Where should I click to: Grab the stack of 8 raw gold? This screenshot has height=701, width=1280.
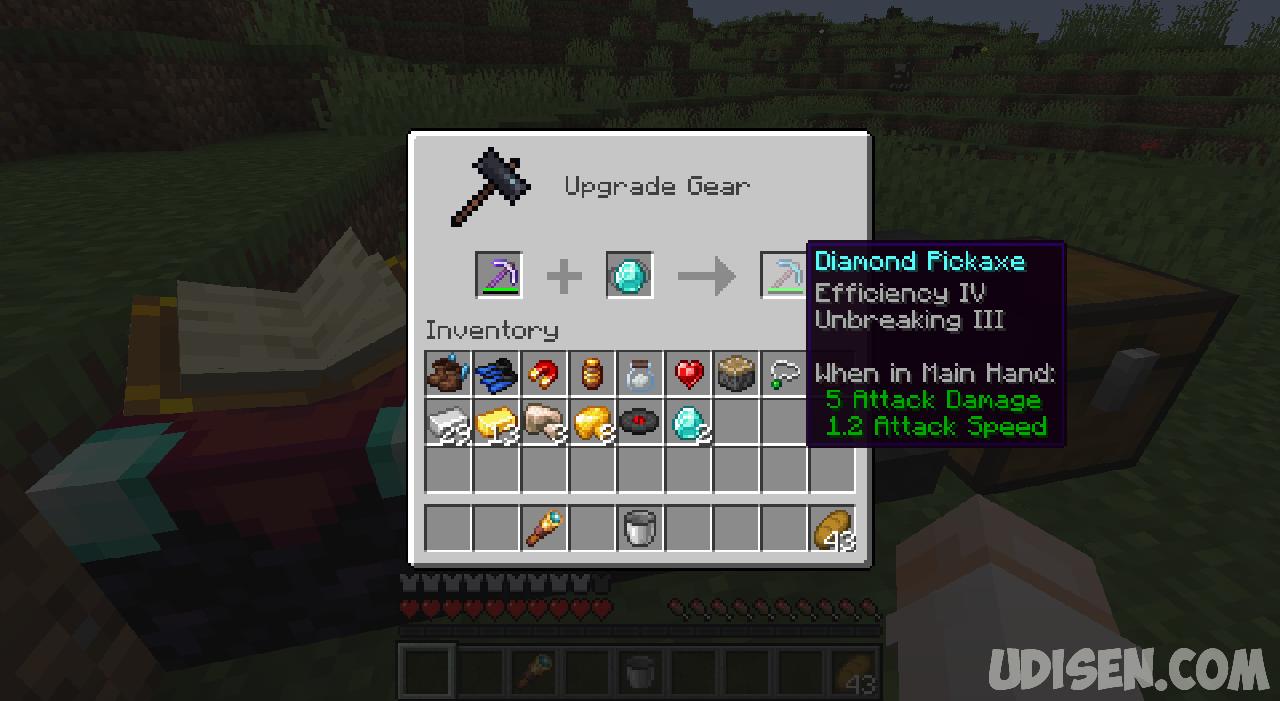click(x=592, y=422)
